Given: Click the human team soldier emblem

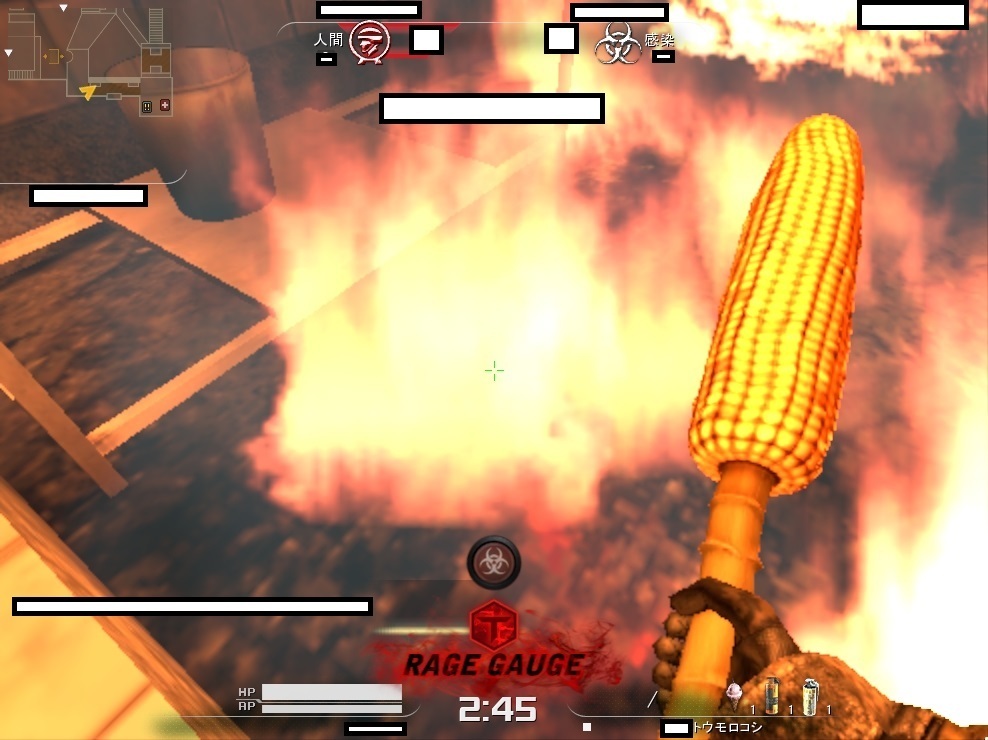Looking at the screenshot, I should pyautogui.click(x=370, y=42).
